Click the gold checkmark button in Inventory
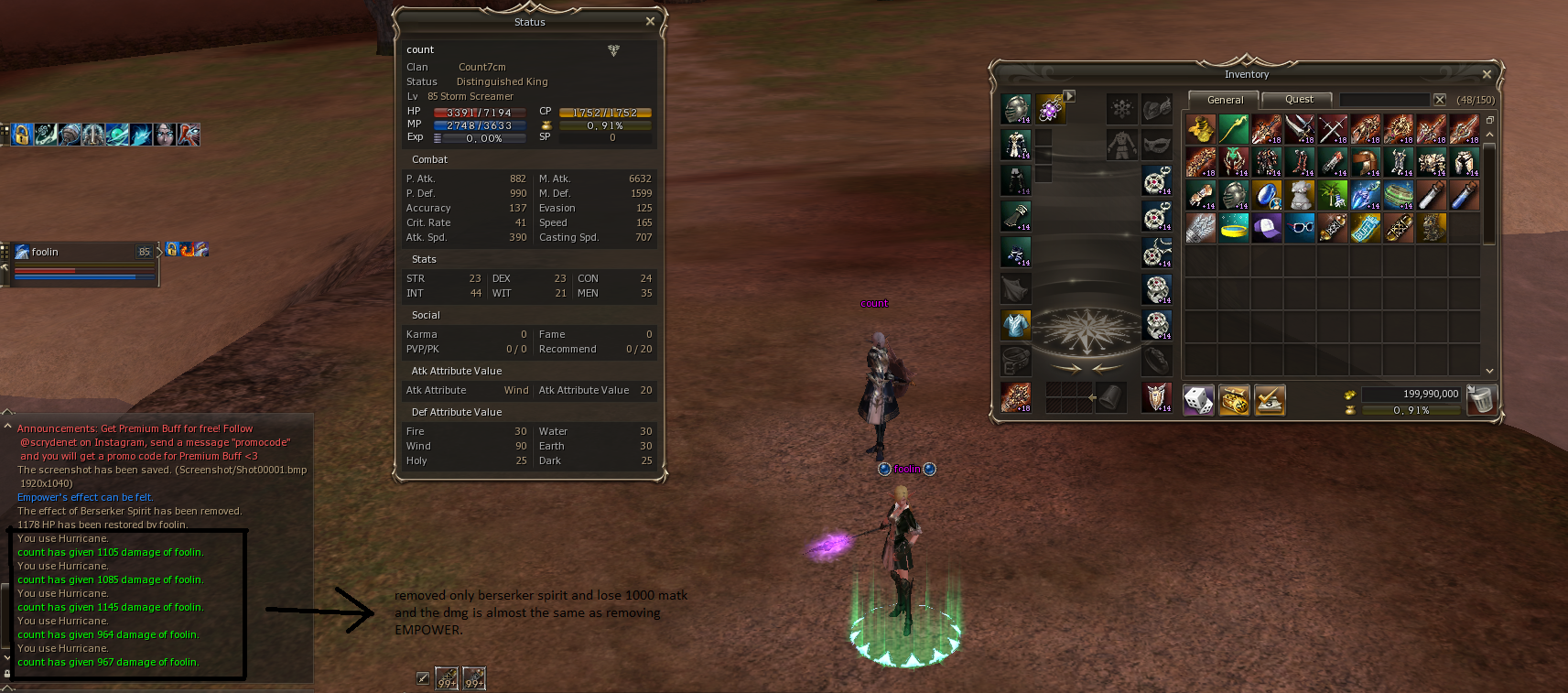This screenshot has width=1568, height=693. pos(1269,400)
